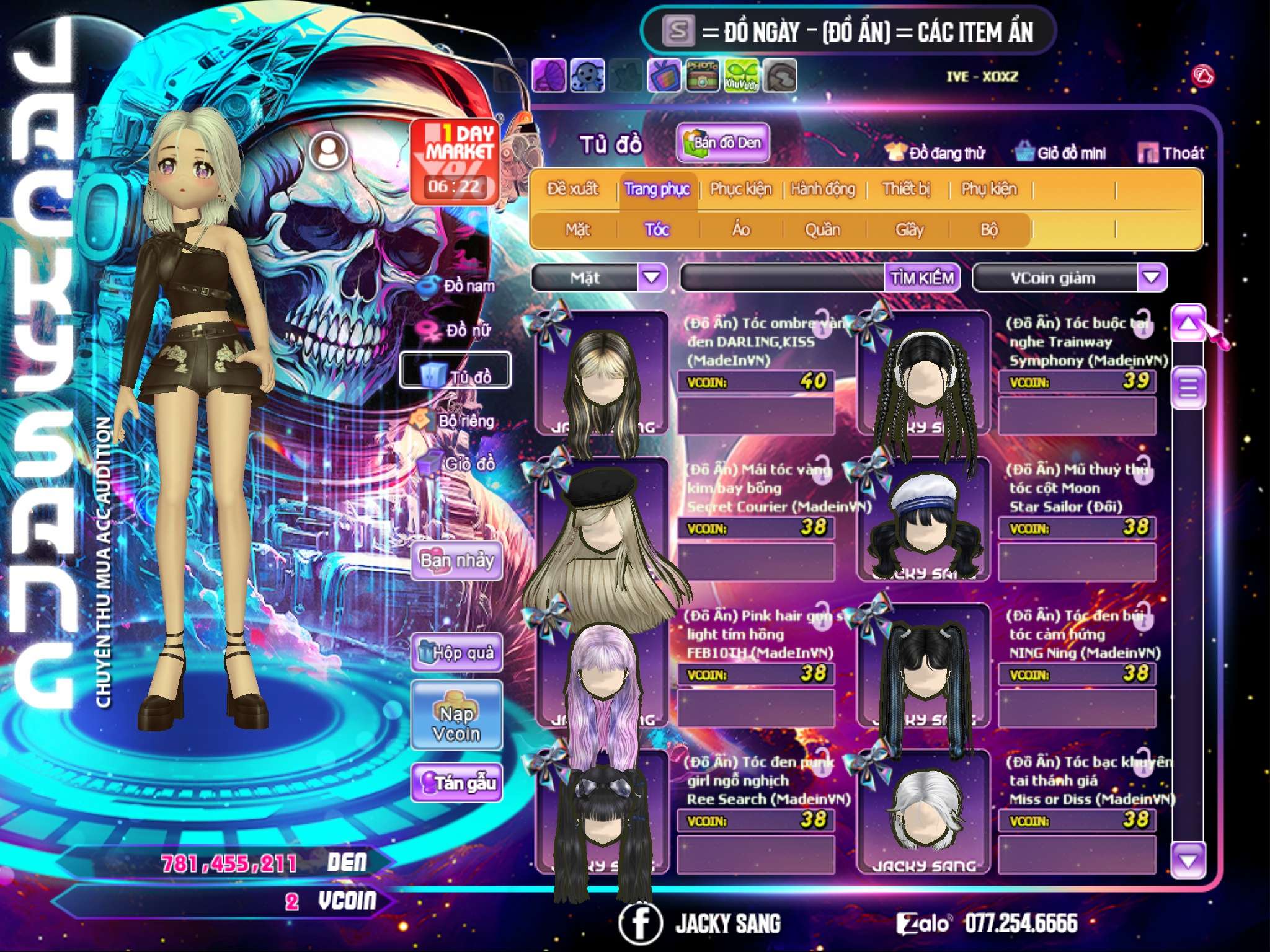Image resolution: width=1270 pixels, height=952 pixels.
Task: Choose the Quần subcategory
Action: 822,230
